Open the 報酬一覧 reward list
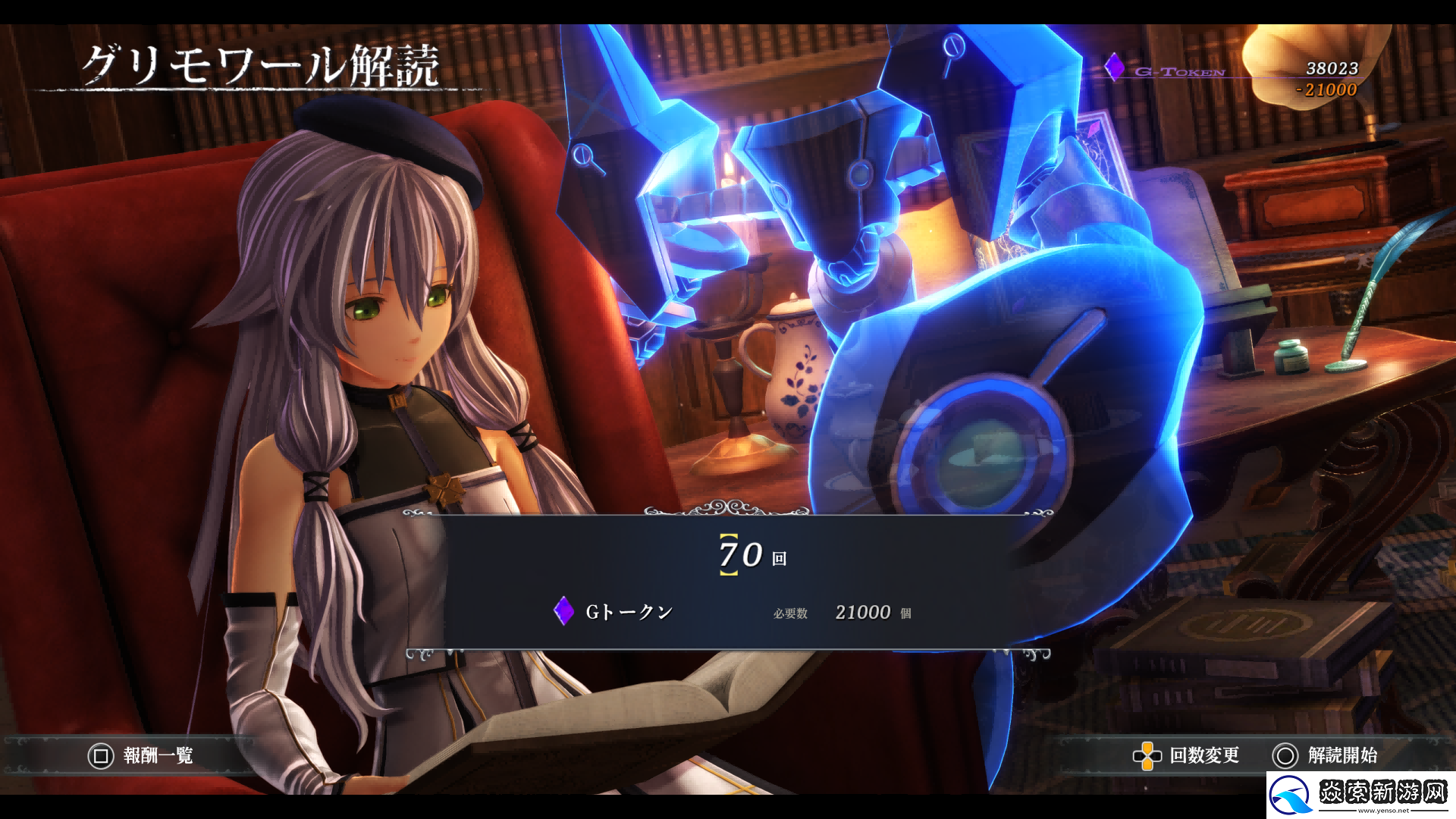Viewport: 1456px width, 819px height. (141, 755)
